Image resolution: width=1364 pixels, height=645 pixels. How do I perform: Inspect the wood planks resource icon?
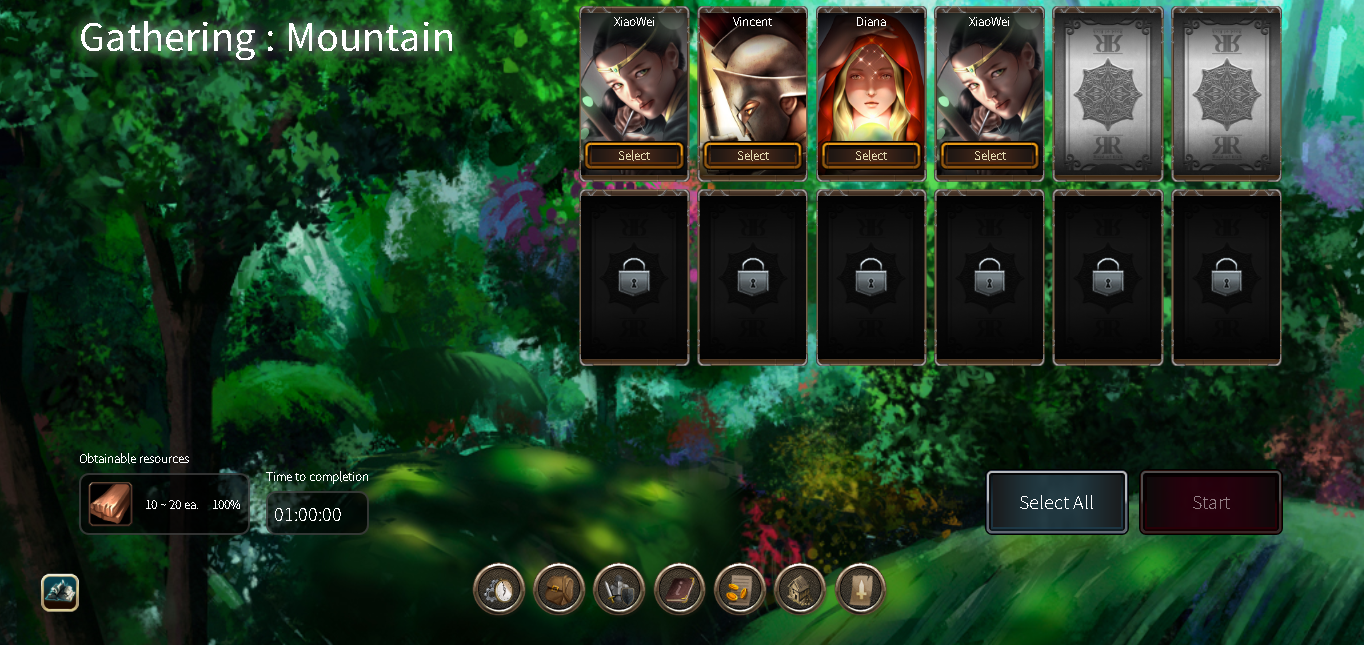[x=110, y=504]
